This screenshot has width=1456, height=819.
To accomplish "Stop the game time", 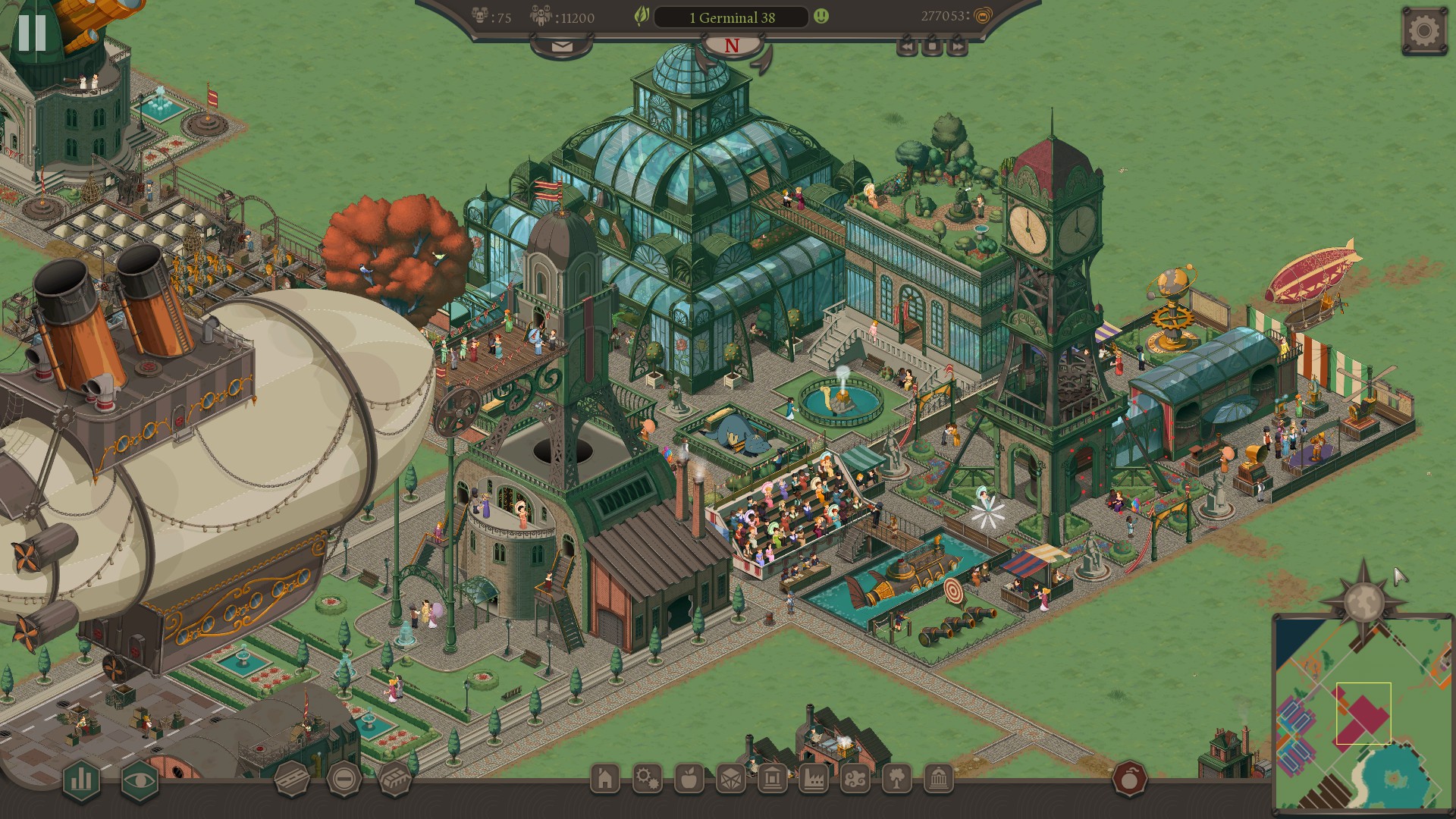I will pyautogui.click(x=932, y=47).
